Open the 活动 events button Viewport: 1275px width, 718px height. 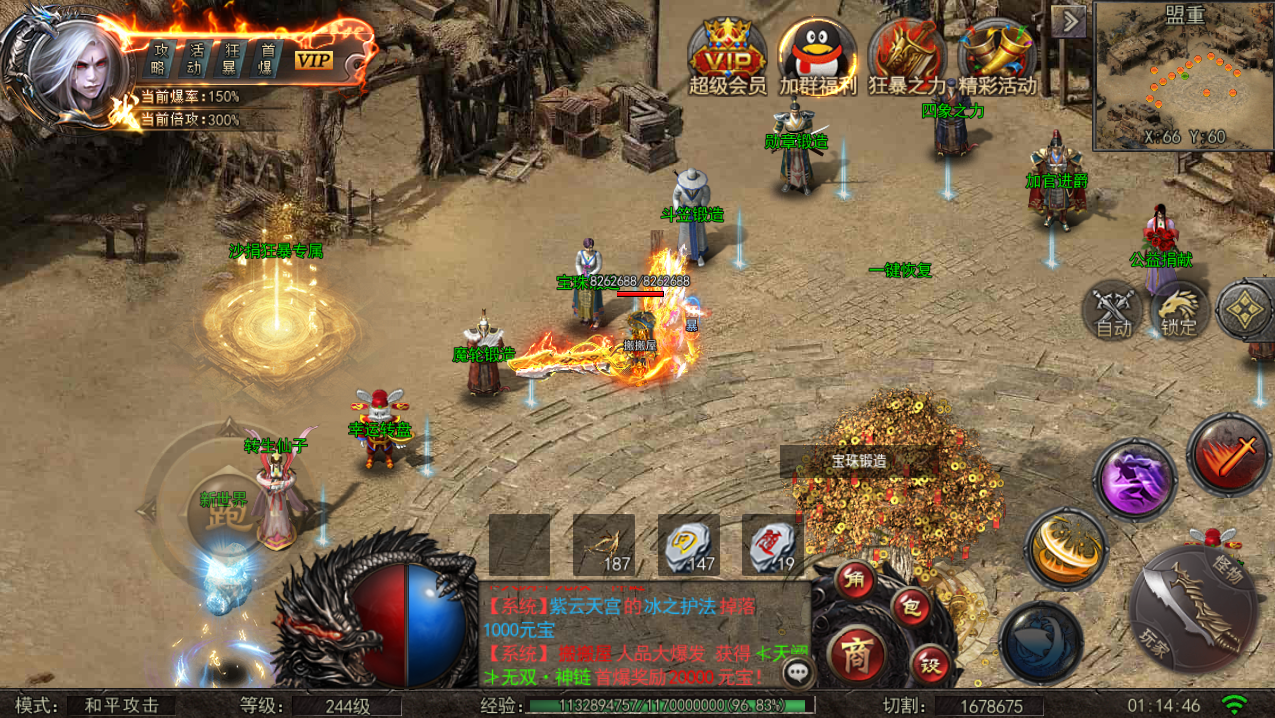coord(196,59)
